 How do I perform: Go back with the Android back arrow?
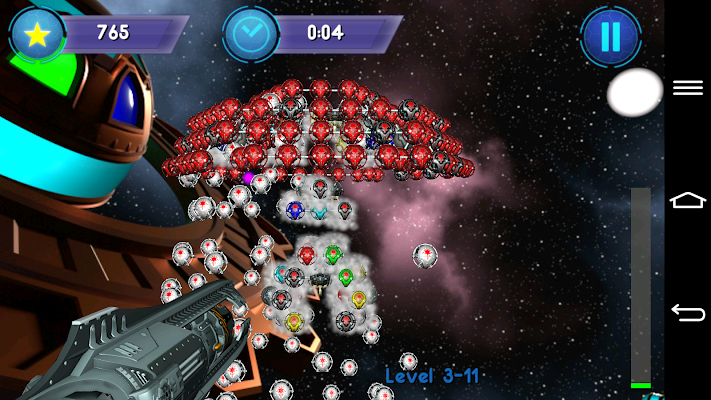[x=688, y=313]
